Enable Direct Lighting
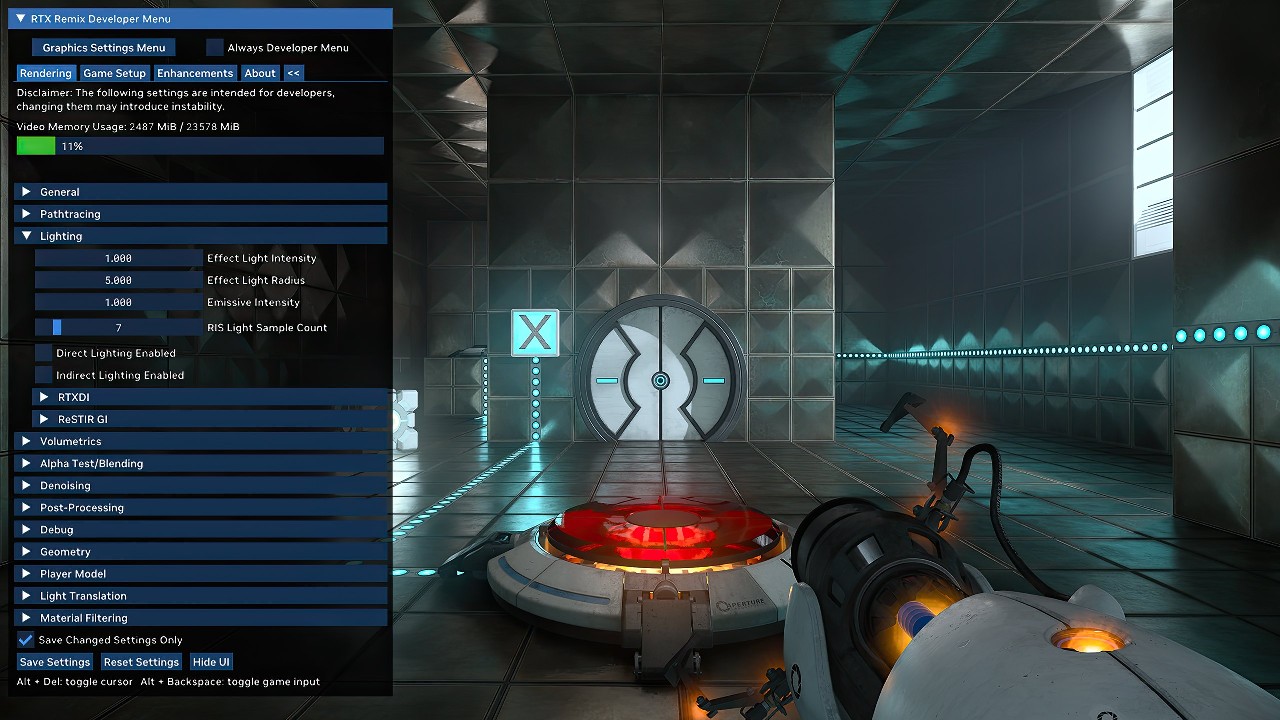Screen dimensions: 1280x720 [41, 353]
